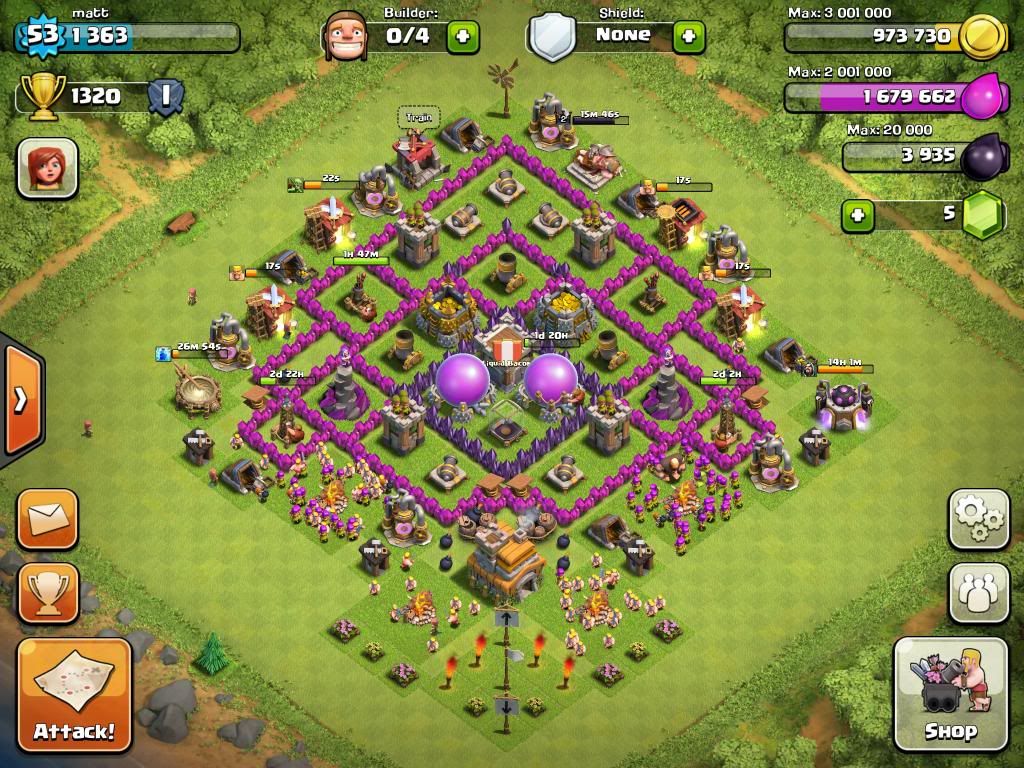Screen dimensions: 1024x768
Task: Expand the orange side arrow tab
Action: point(20,399)
